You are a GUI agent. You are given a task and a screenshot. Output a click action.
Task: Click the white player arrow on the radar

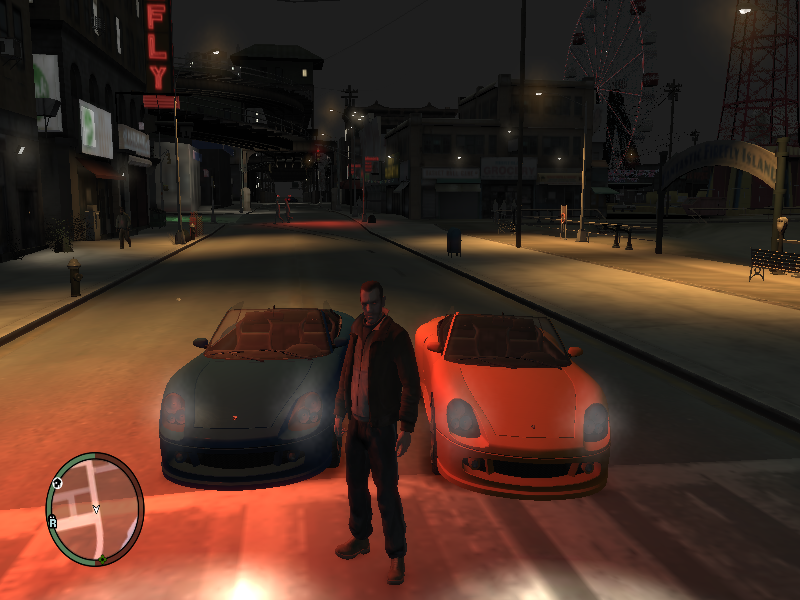click(x=96, y=510)
